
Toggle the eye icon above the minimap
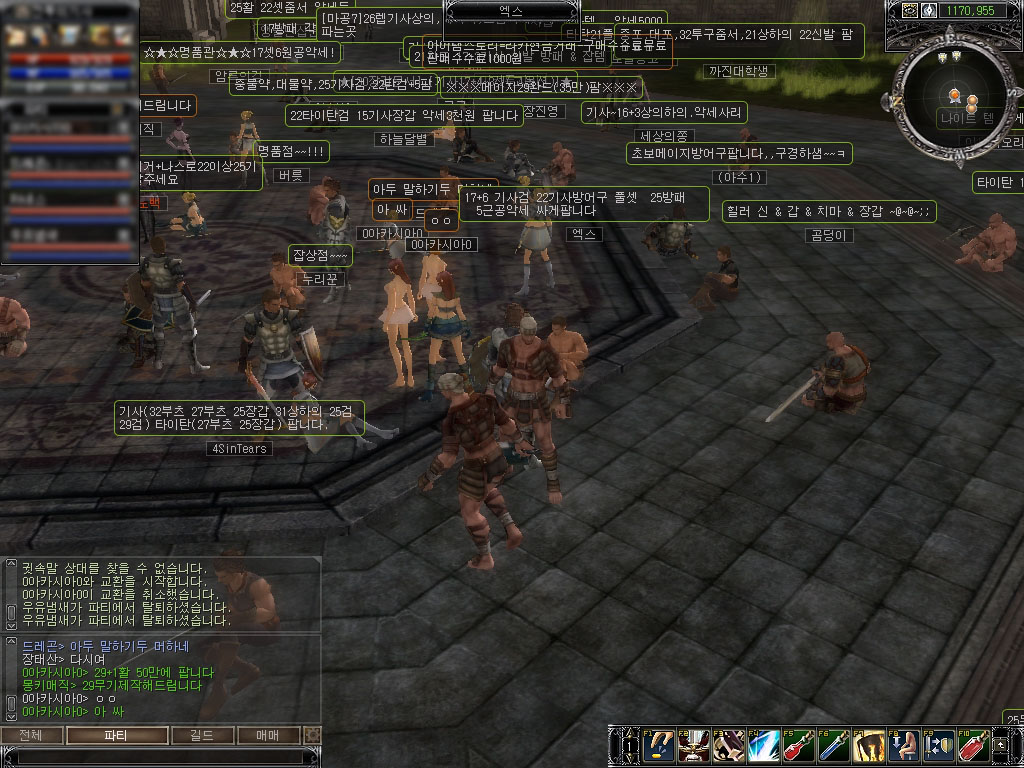coord(909,10)
